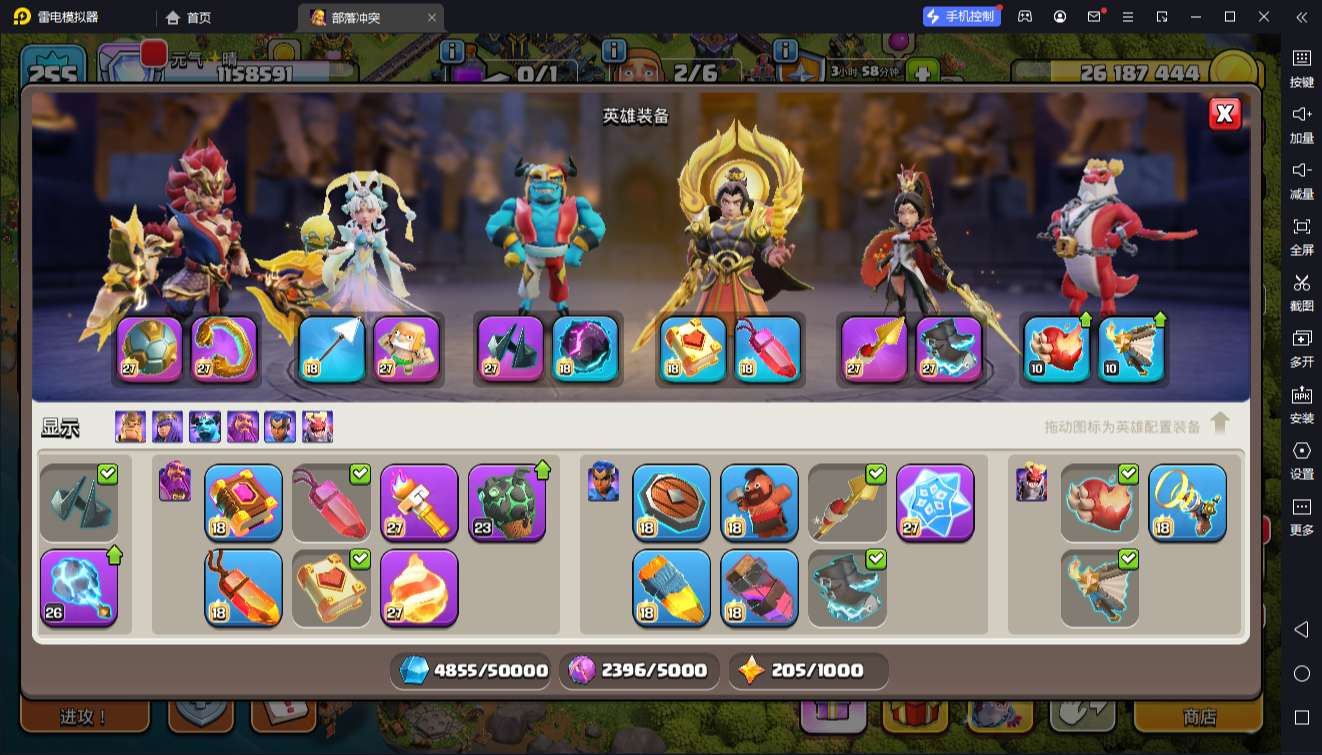Select the equipped Electro Boots hero slot

pos(949,349)
